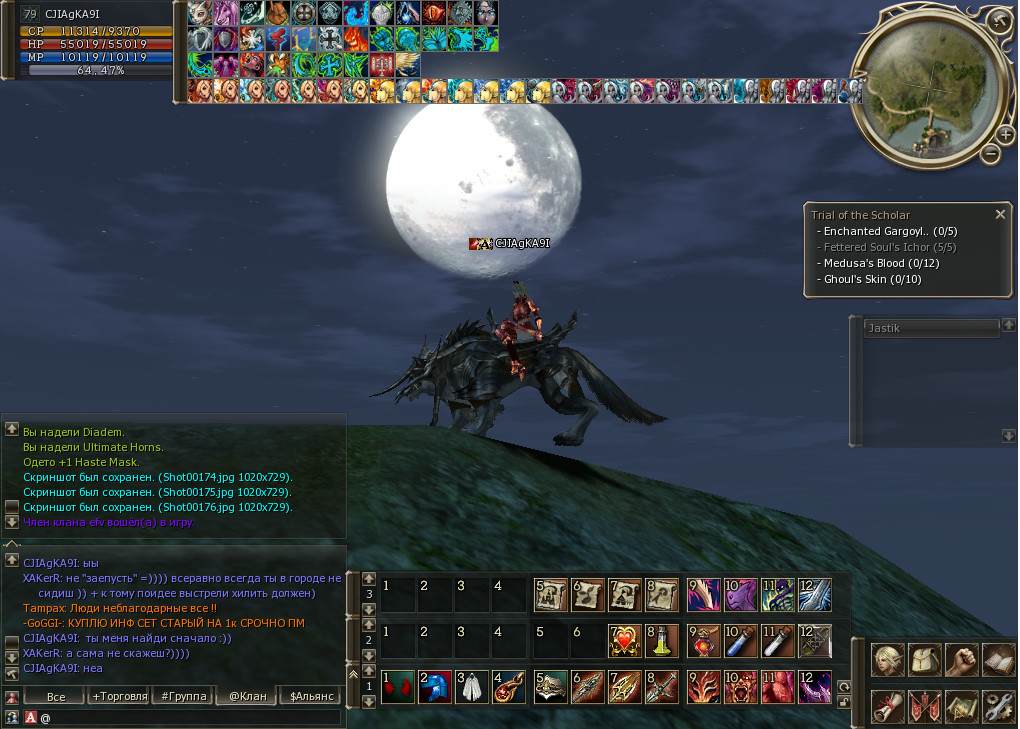This screenshot has height=729, width=1020.
Task: Open the character status elf portrait button
Action: (x=888, y=661)
